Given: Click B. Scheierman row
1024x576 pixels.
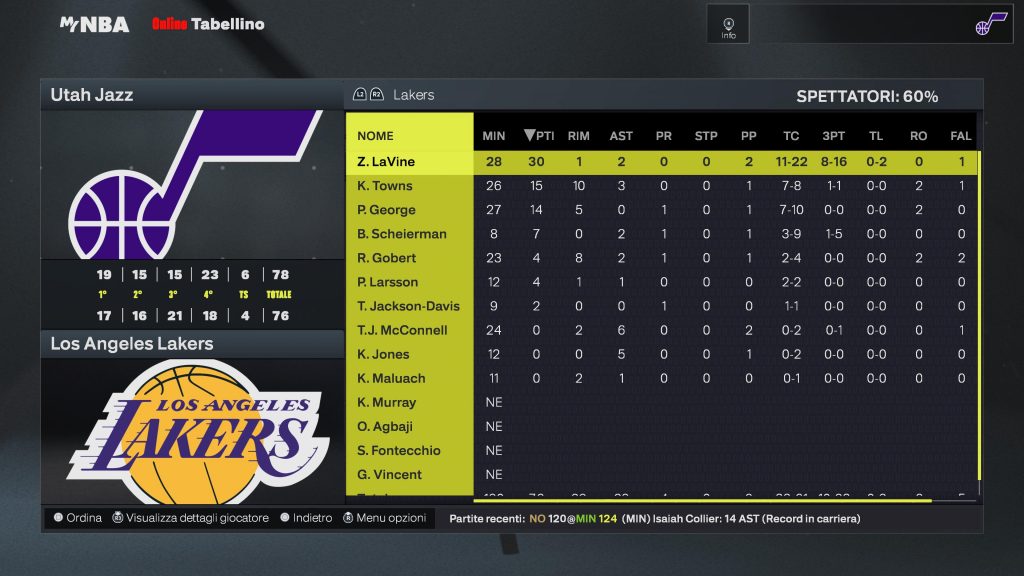Looking at the screenshot, I should (402, 234).
